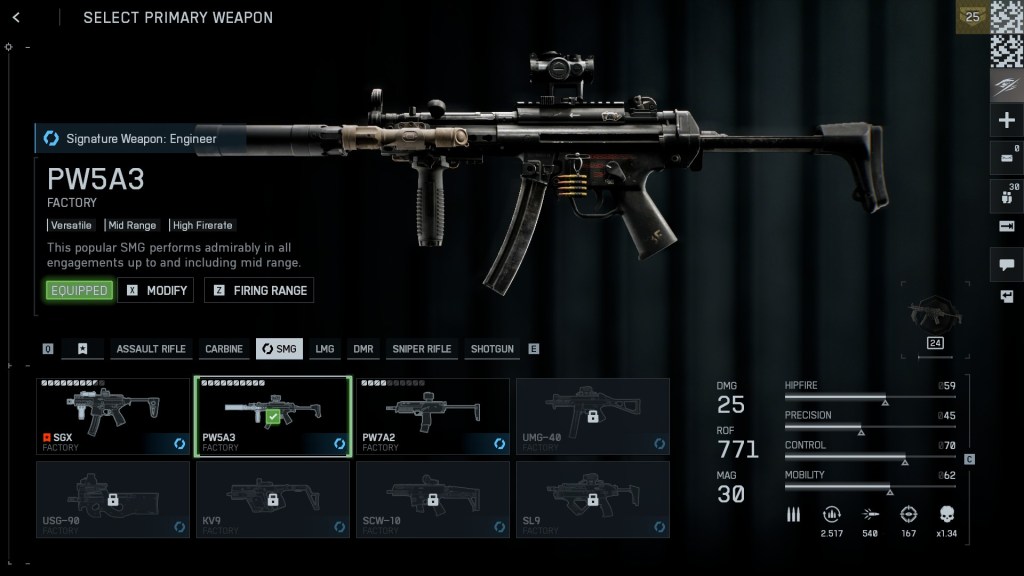The width and height of the screenshot is (1024, 576).
Task: Select the locked UMG-40 tile
Action: 593,416
